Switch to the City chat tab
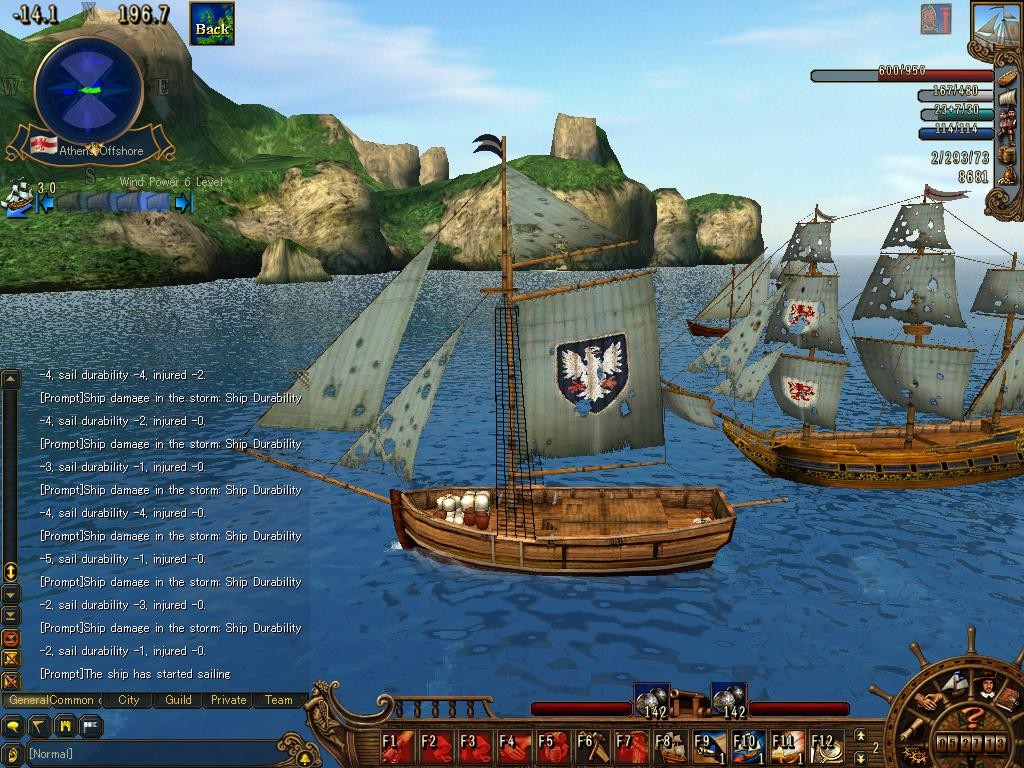This screenshot has height=768, width=1024. [x=128, y=700]
